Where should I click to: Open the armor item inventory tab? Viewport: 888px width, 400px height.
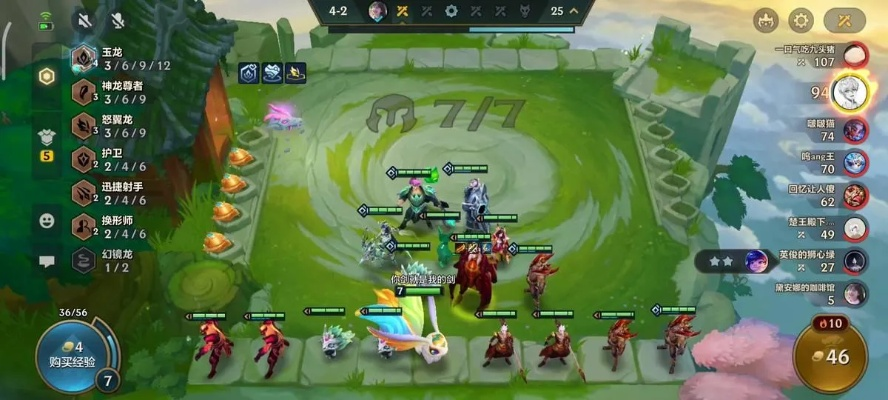tap(46, 138)
